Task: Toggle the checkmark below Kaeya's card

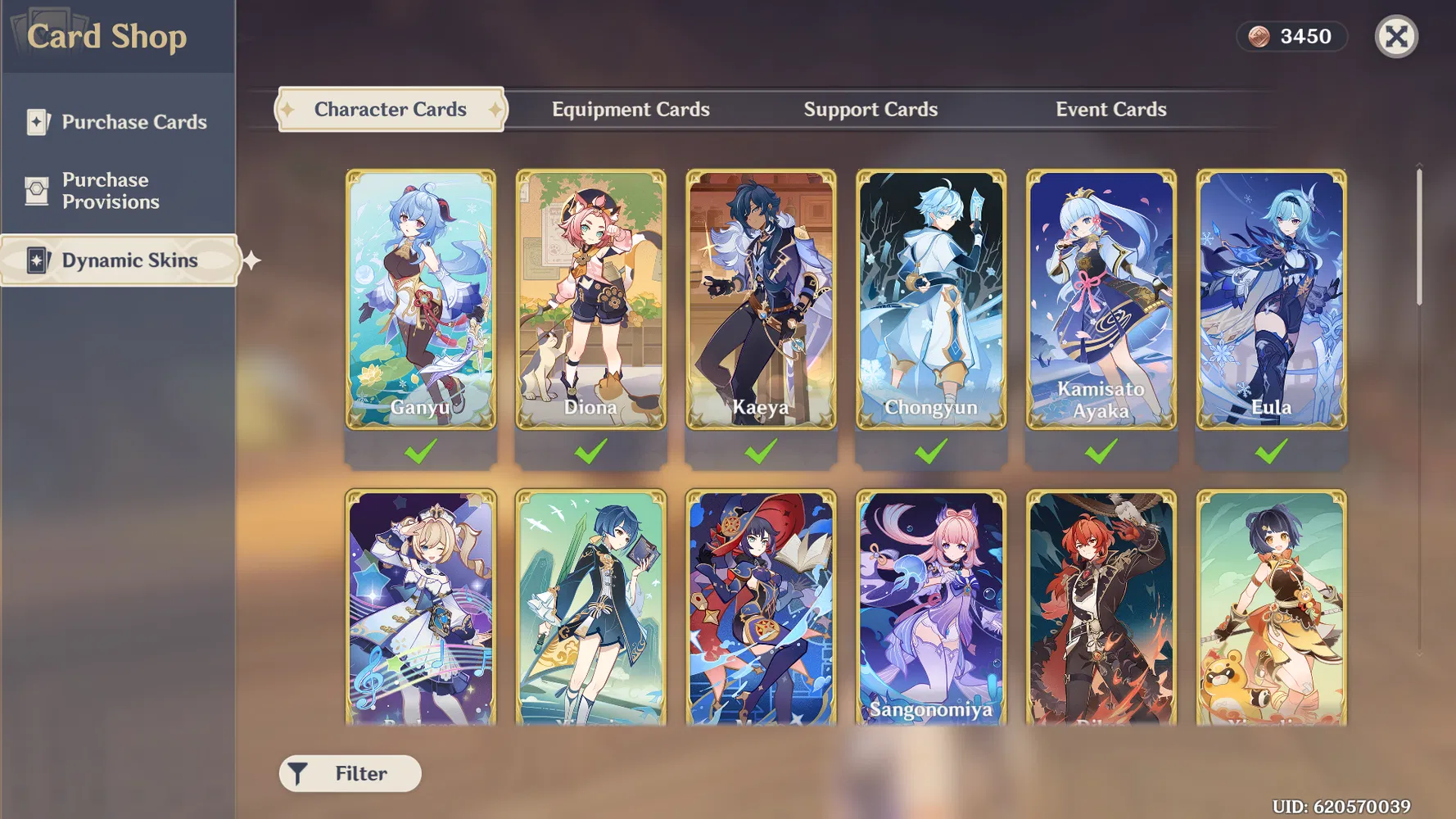Action: pyautogui.click(x=761, y=450)
